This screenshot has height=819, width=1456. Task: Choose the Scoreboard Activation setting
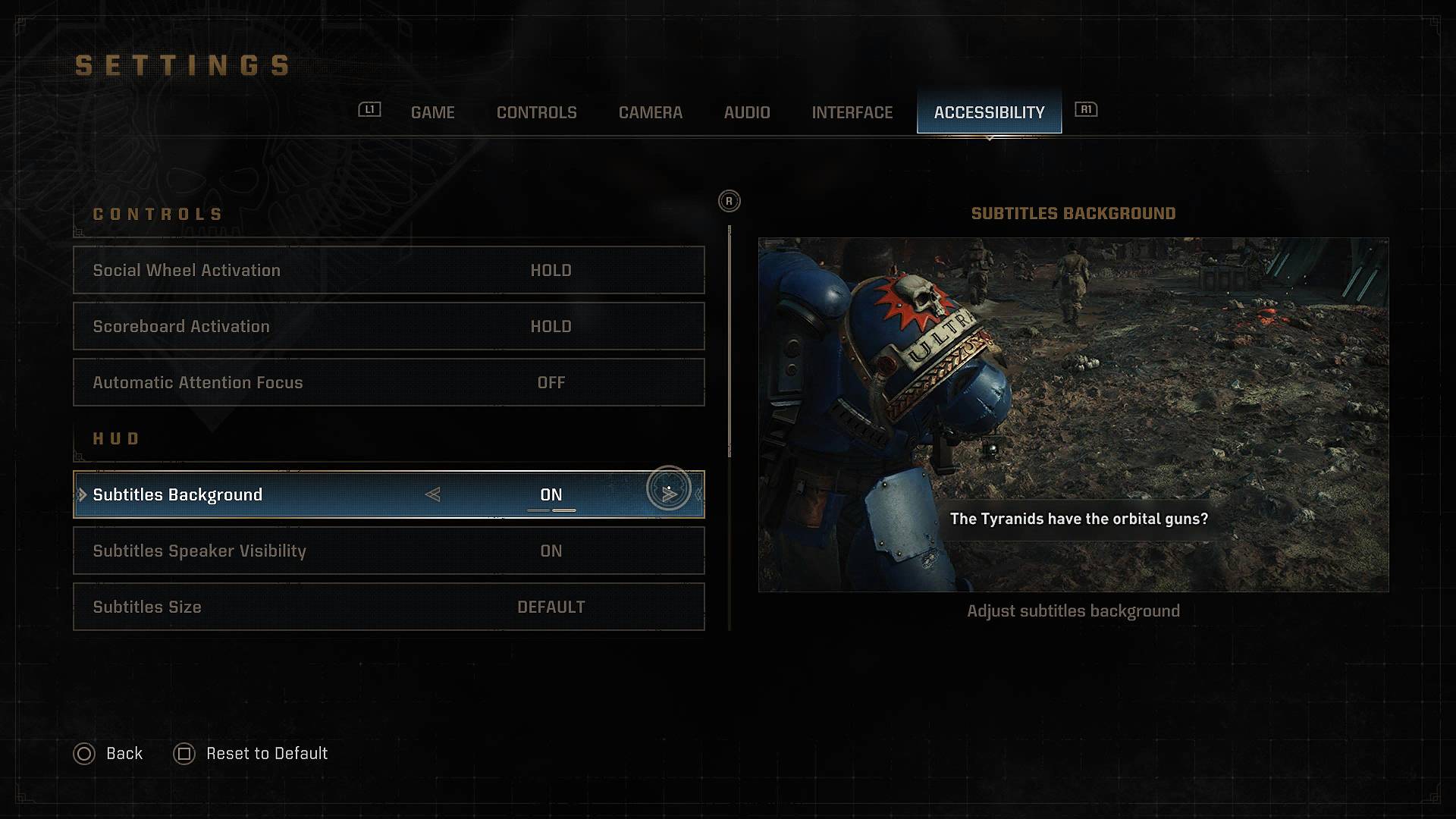click(388, 326)
